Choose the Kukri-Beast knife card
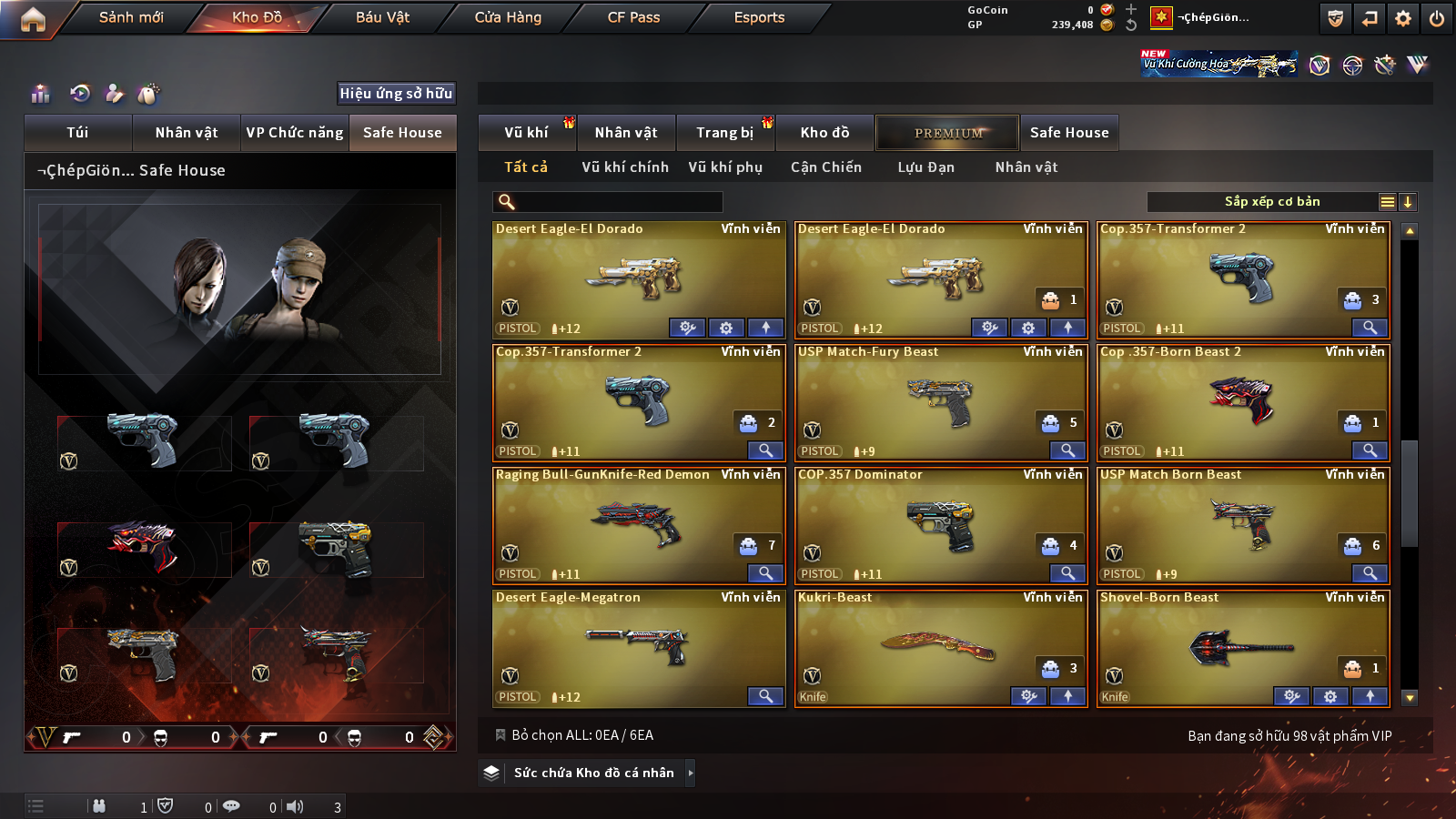 tap(940, 647)
